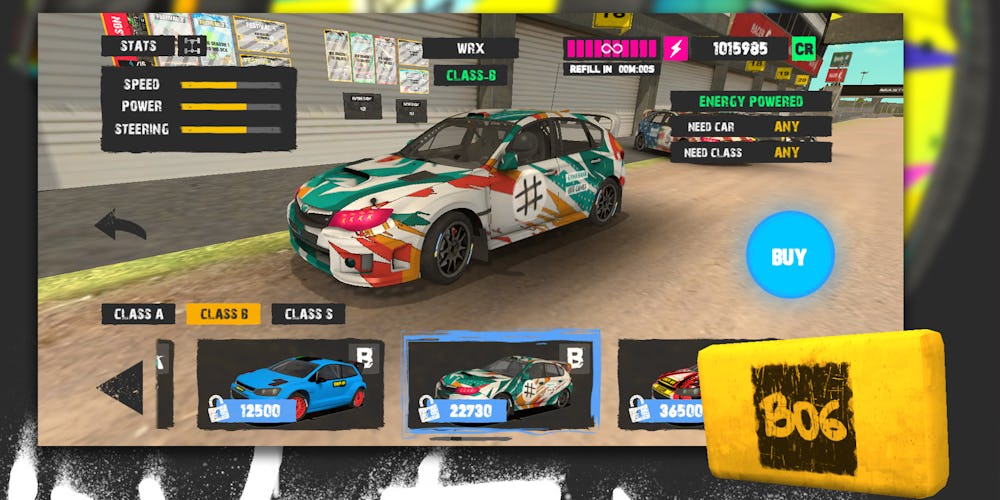Viewport: 1000px width, 500px height.
Task: Buy the selected WRX car
Action: tap(789, 255)
